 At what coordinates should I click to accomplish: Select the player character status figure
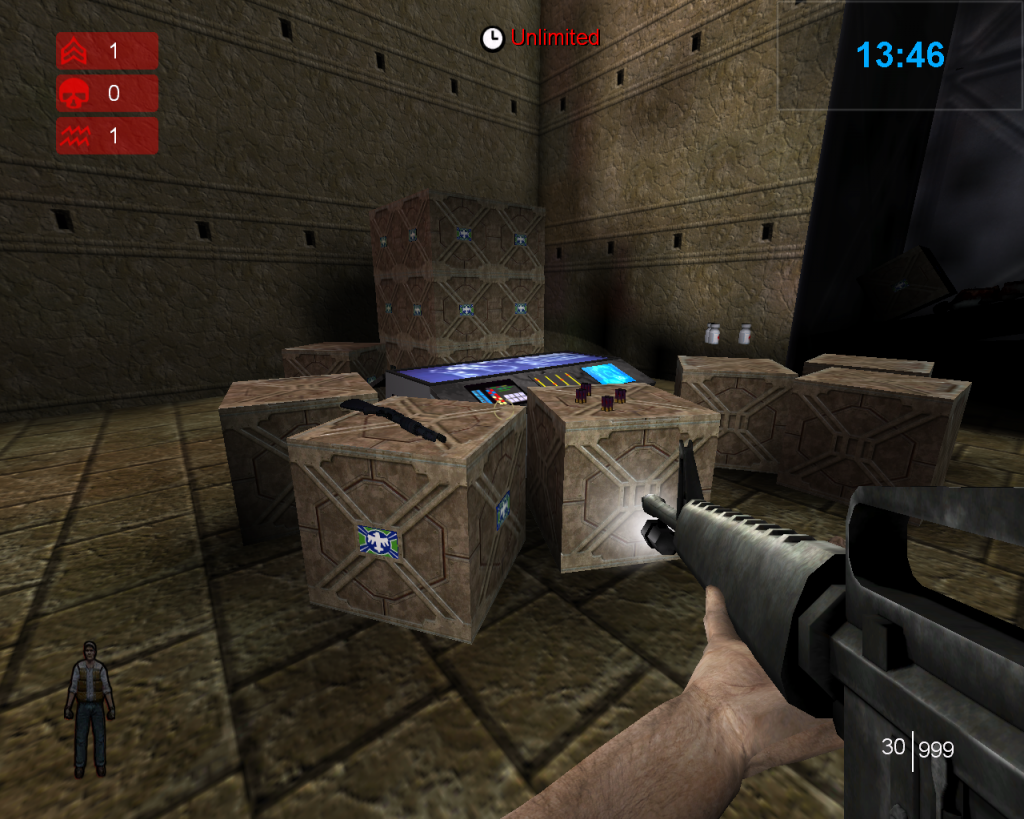[90, 708]
